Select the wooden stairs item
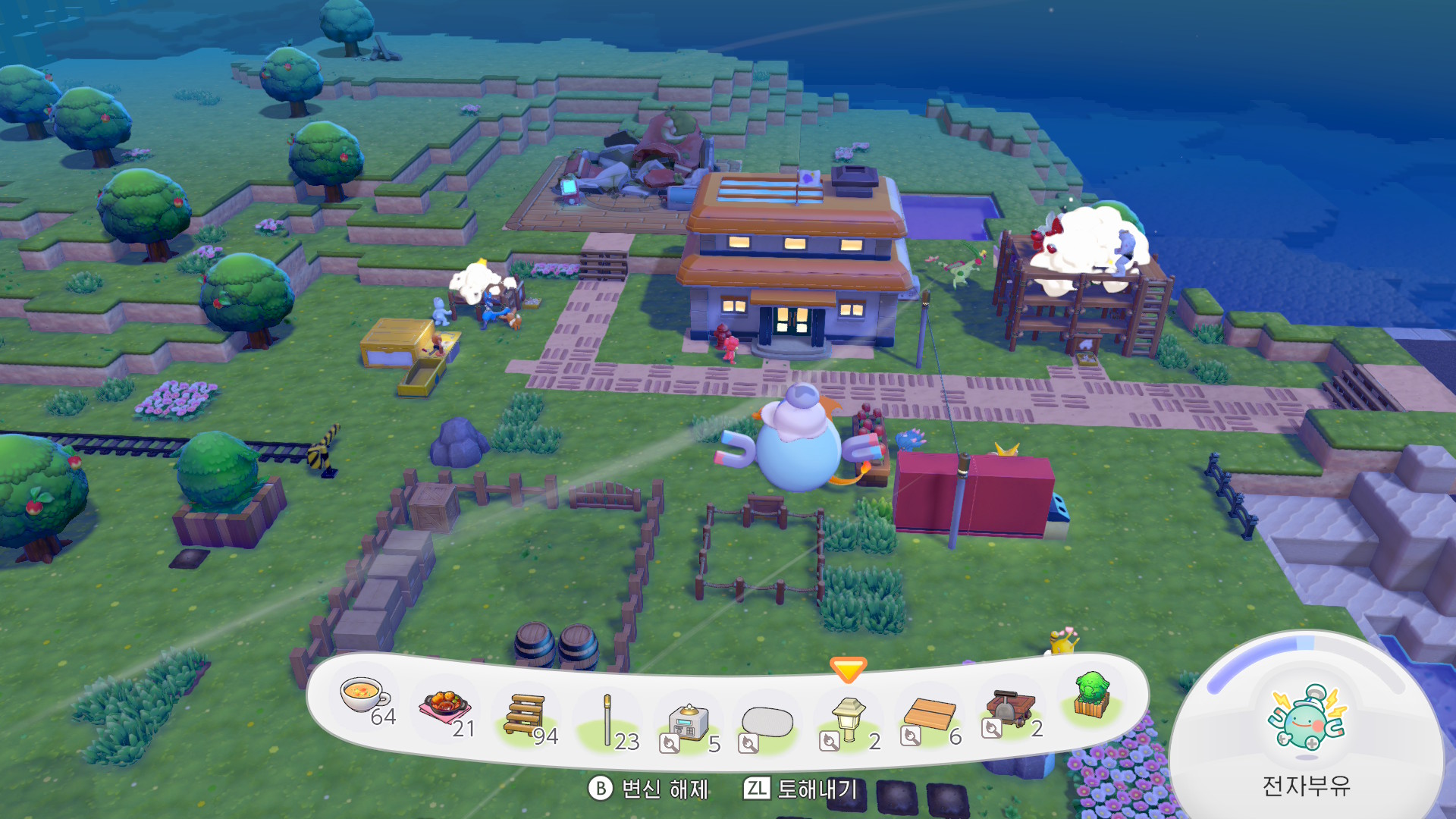This screenshot has height=819, width=1456. 526,715
